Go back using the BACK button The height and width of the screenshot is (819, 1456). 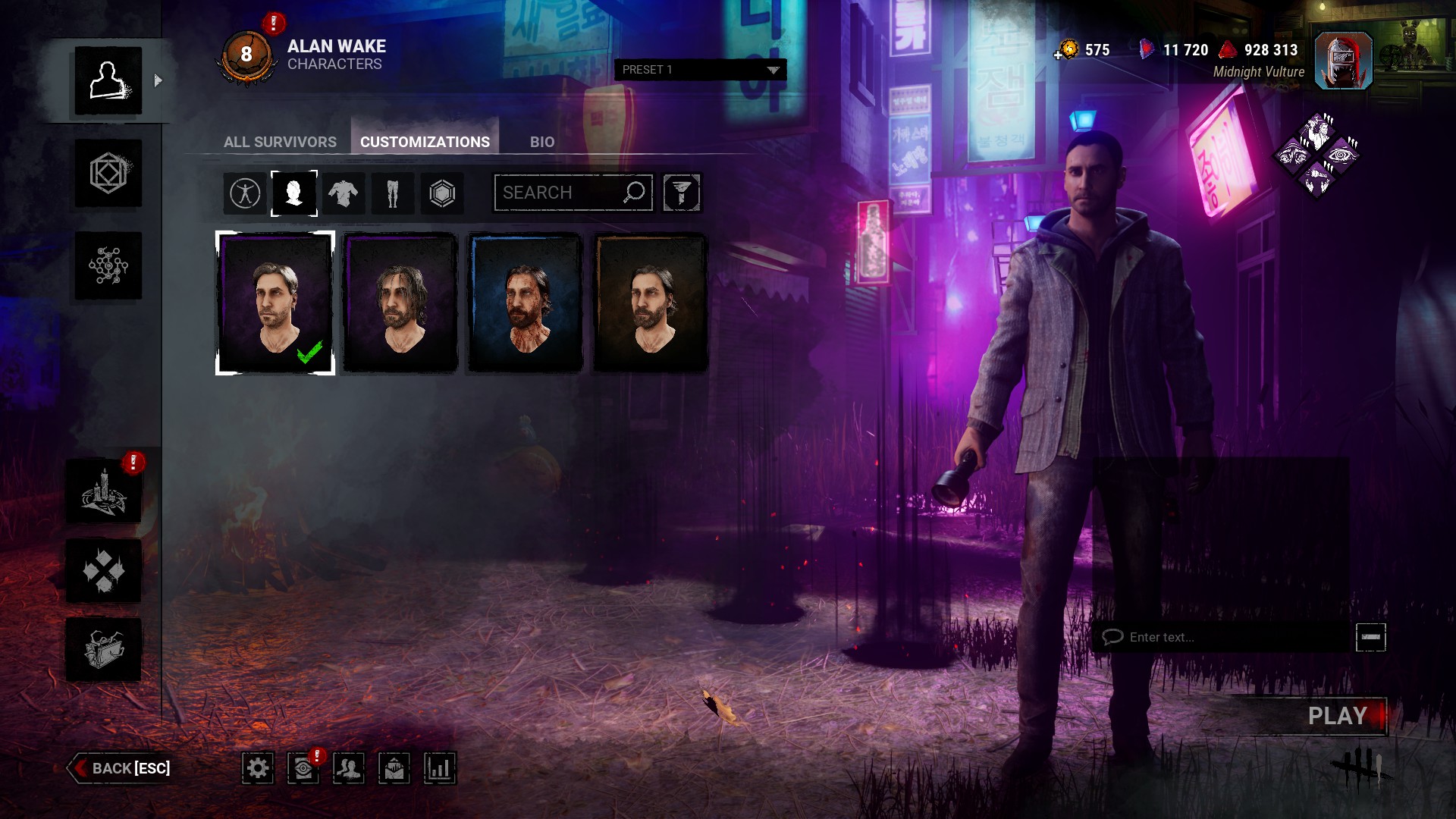tap(121, 768)
